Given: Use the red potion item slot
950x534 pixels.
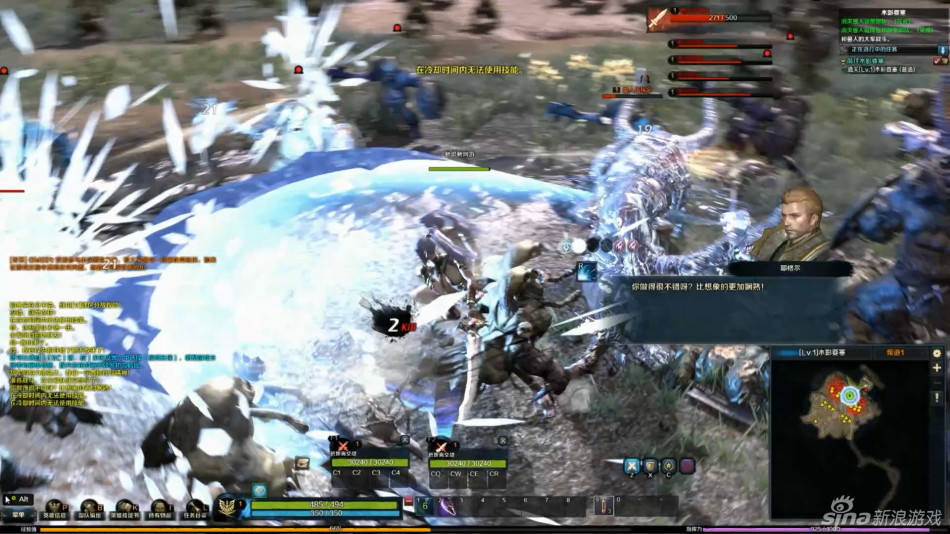Looking at the screenshot, I should [604, 506].
